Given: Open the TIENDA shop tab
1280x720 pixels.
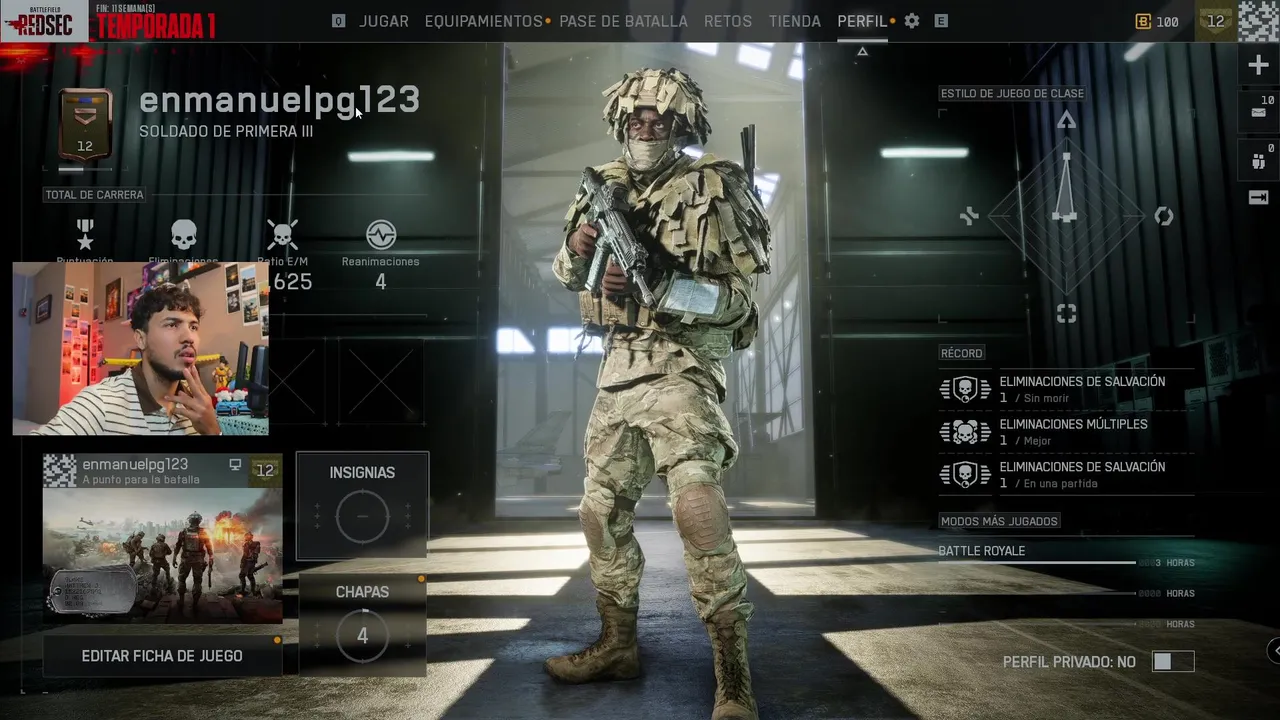Looking at the screenshot, I should [795, 21].
